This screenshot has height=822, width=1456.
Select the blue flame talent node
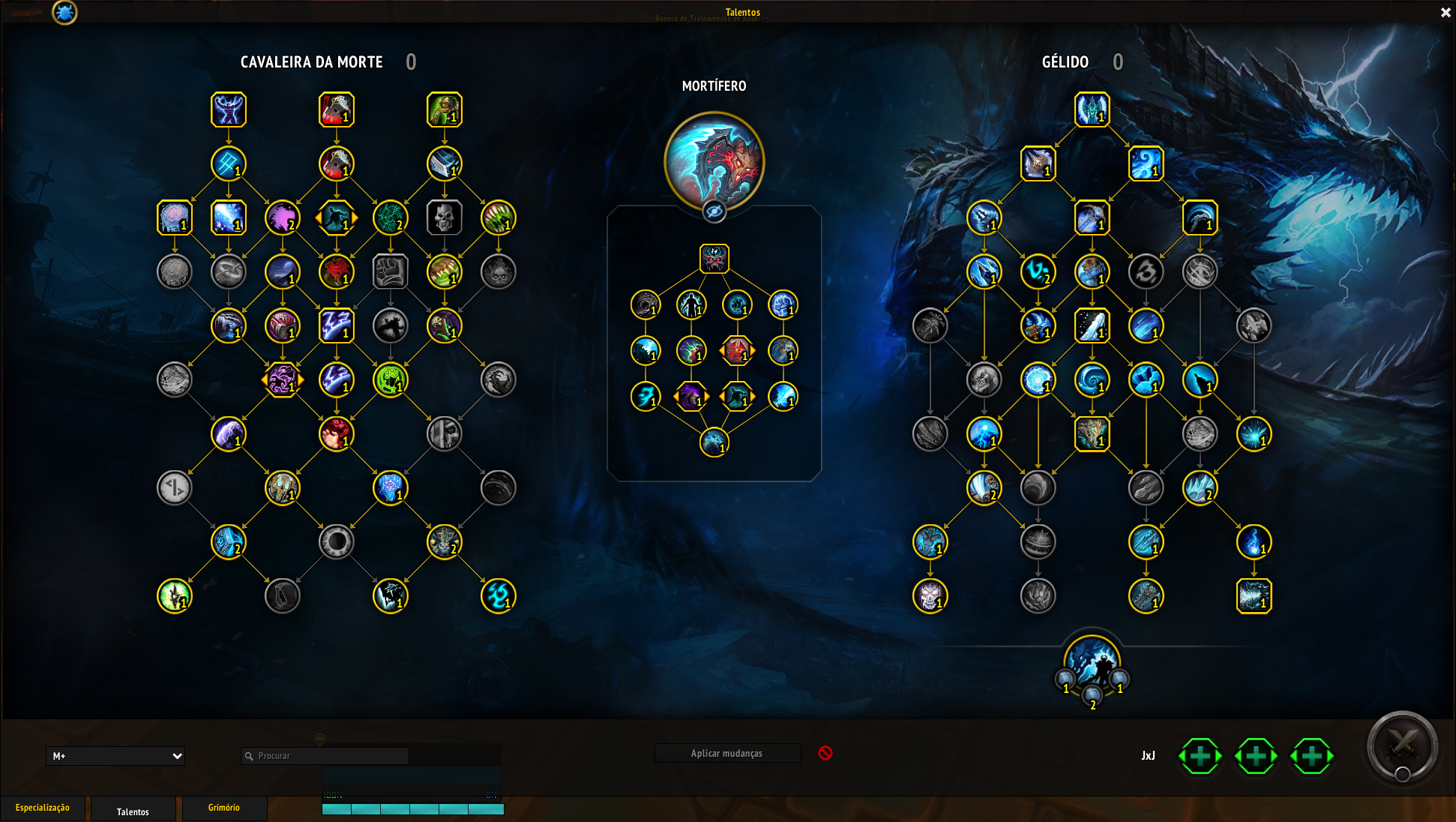[1254, 542]
